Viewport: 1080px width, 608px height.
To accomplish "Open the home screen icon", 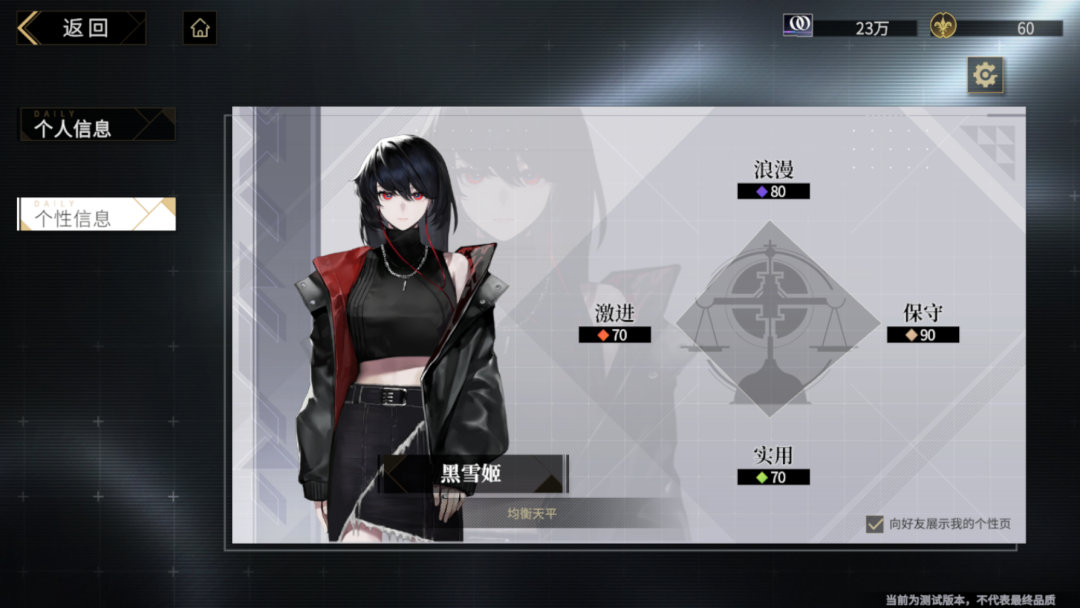I will (x=200, y=28).
